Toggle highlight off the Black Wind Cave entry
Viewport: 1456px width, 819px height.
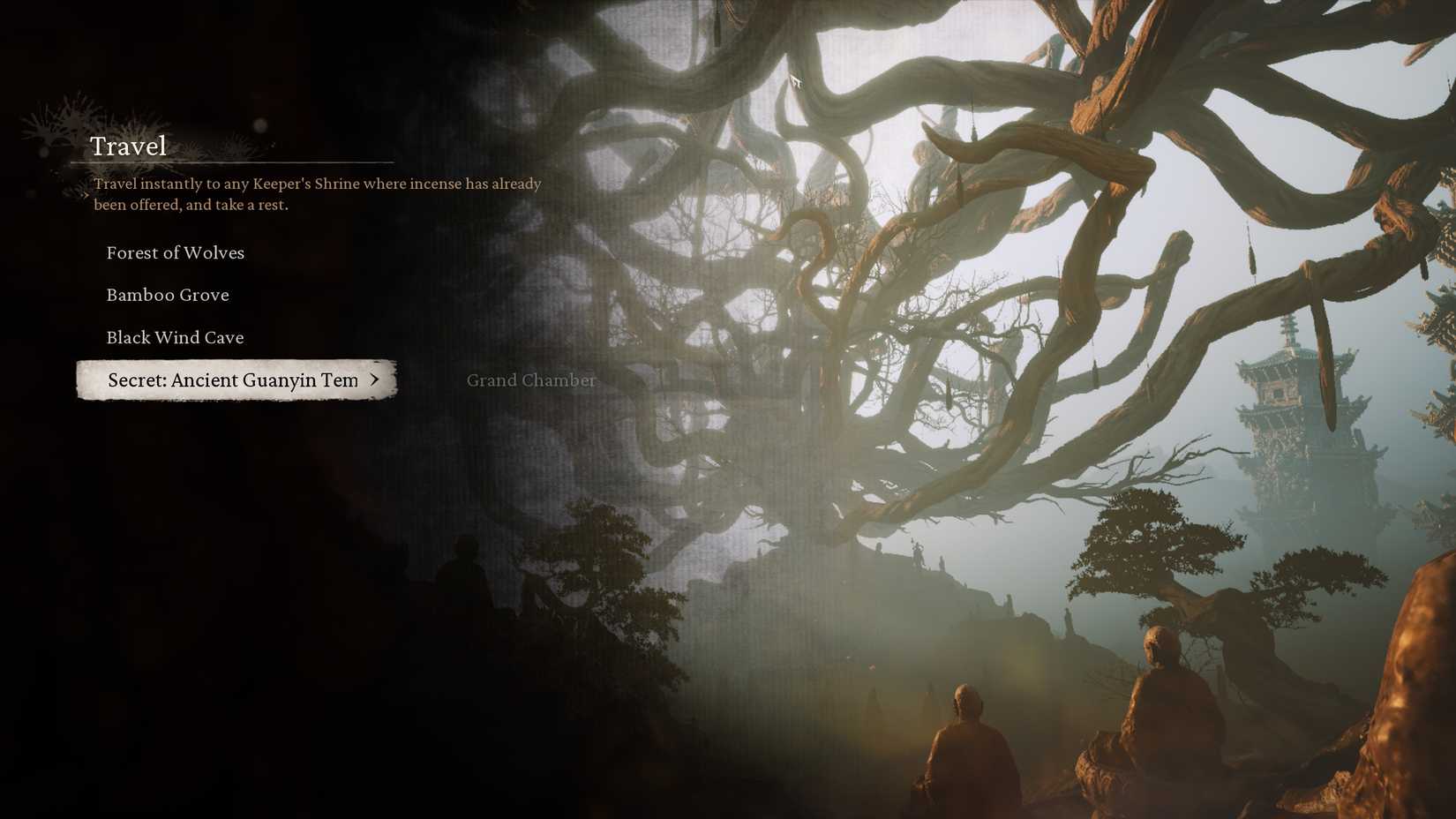(175, 337)
